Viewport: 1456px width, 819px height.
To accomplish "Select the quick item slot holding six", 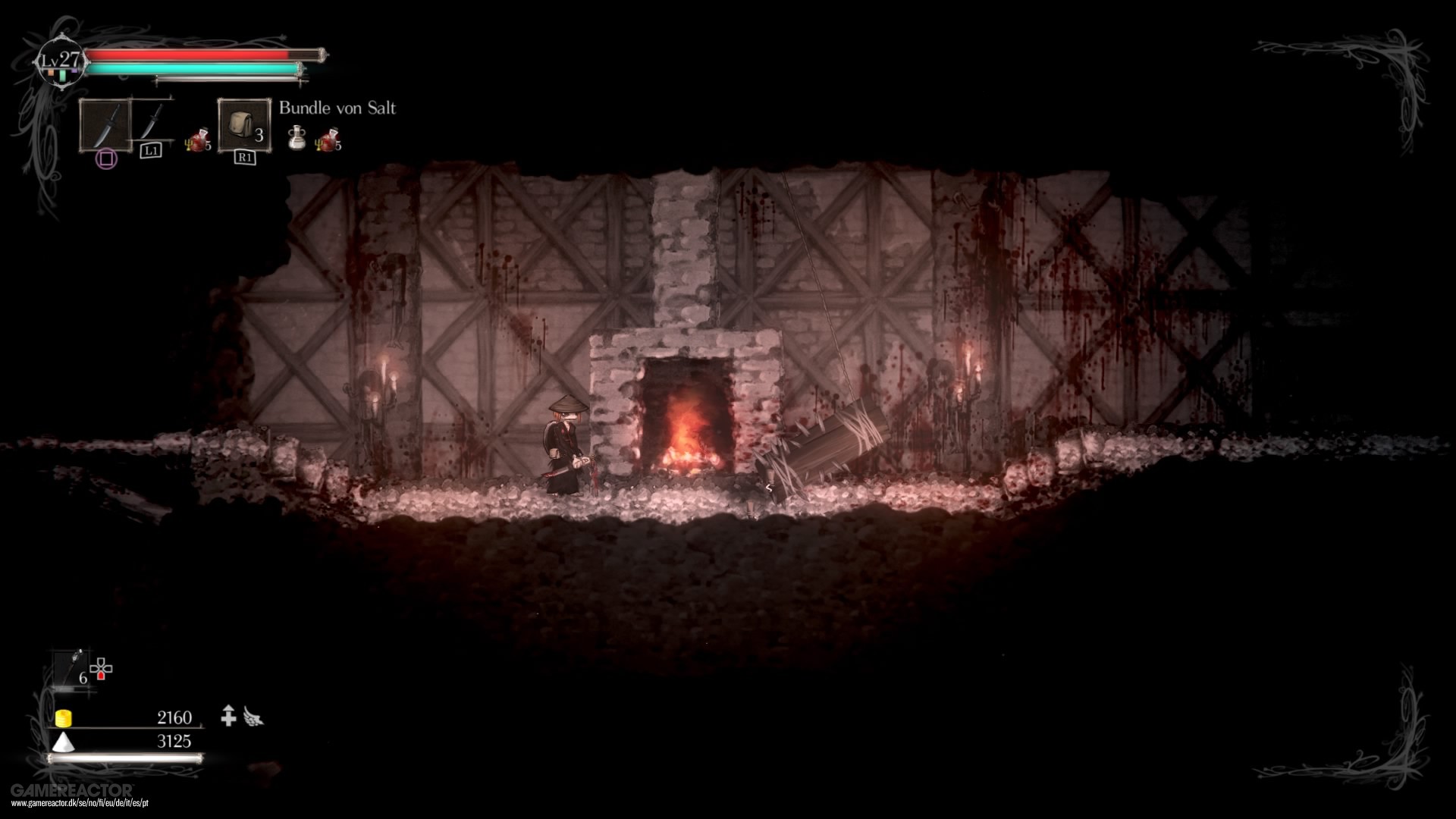I will 72,668.
